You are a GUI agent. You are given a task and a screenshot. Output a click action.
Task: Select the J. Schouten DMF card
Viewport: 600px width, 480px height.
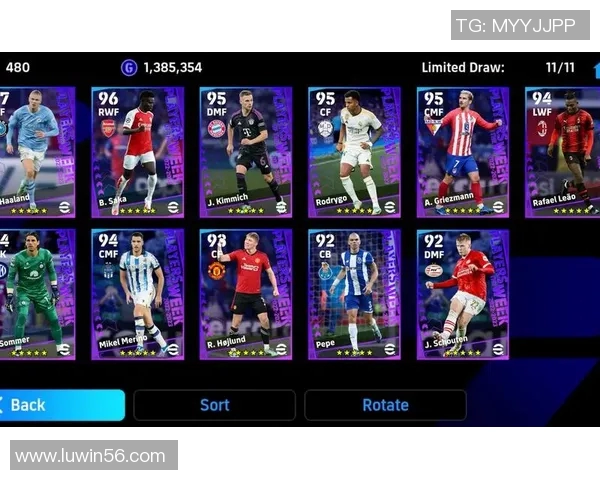point(462,295)
